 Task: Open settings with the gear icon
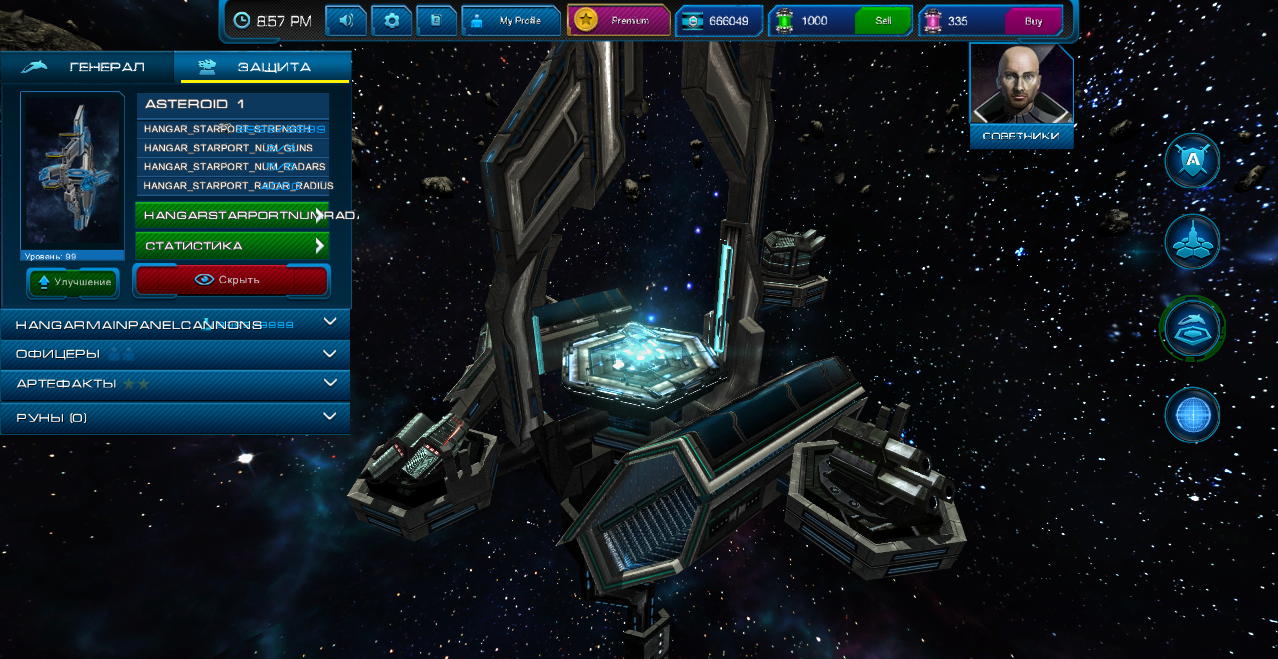[x=392, y=20]
